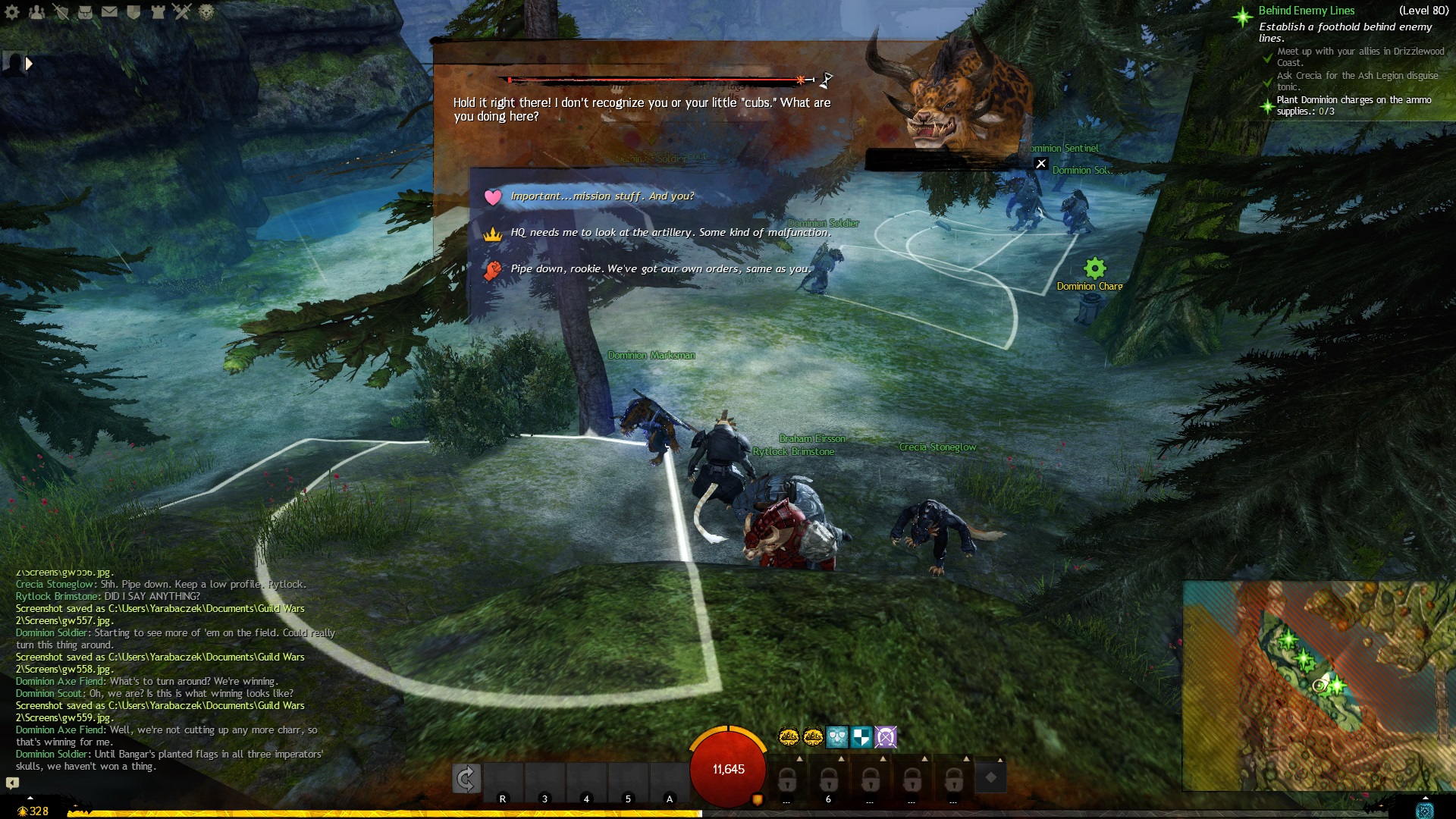Open the game menu gear icon
This screenshot has width=1456, height=819.
(x=12, y=12)
